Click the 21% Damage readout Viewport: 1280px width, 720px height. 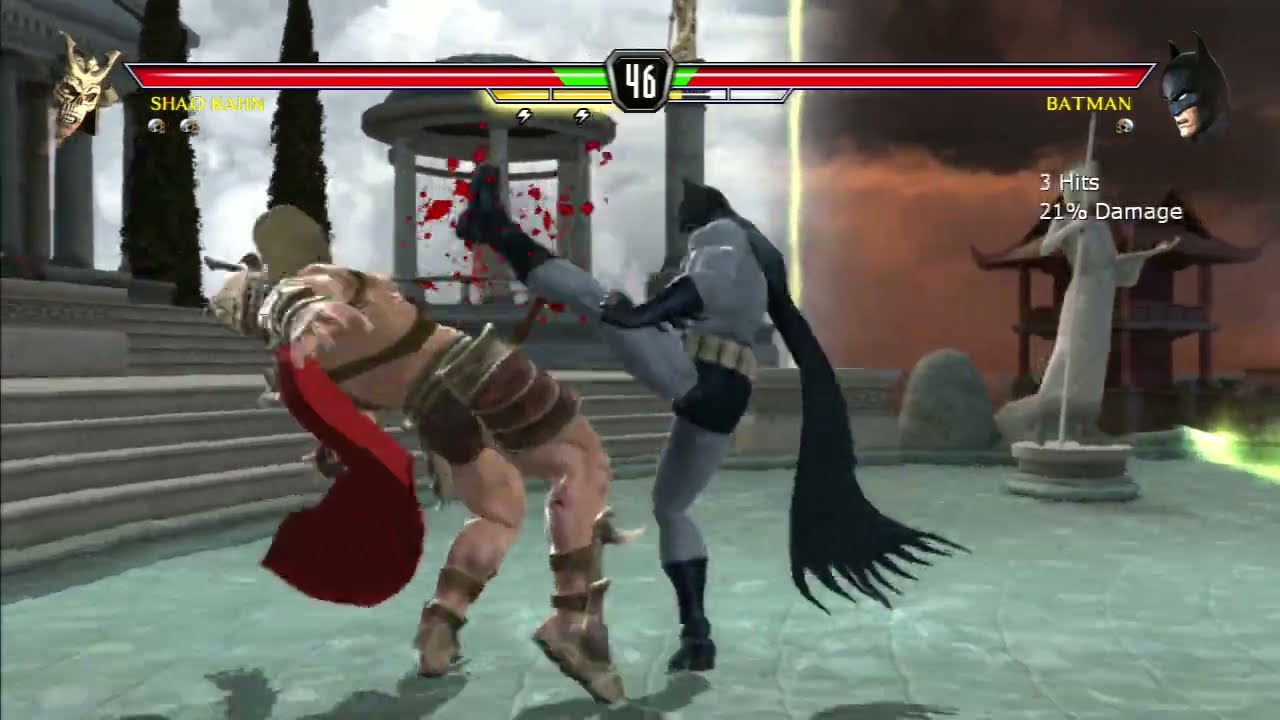tap(1111, 211)
